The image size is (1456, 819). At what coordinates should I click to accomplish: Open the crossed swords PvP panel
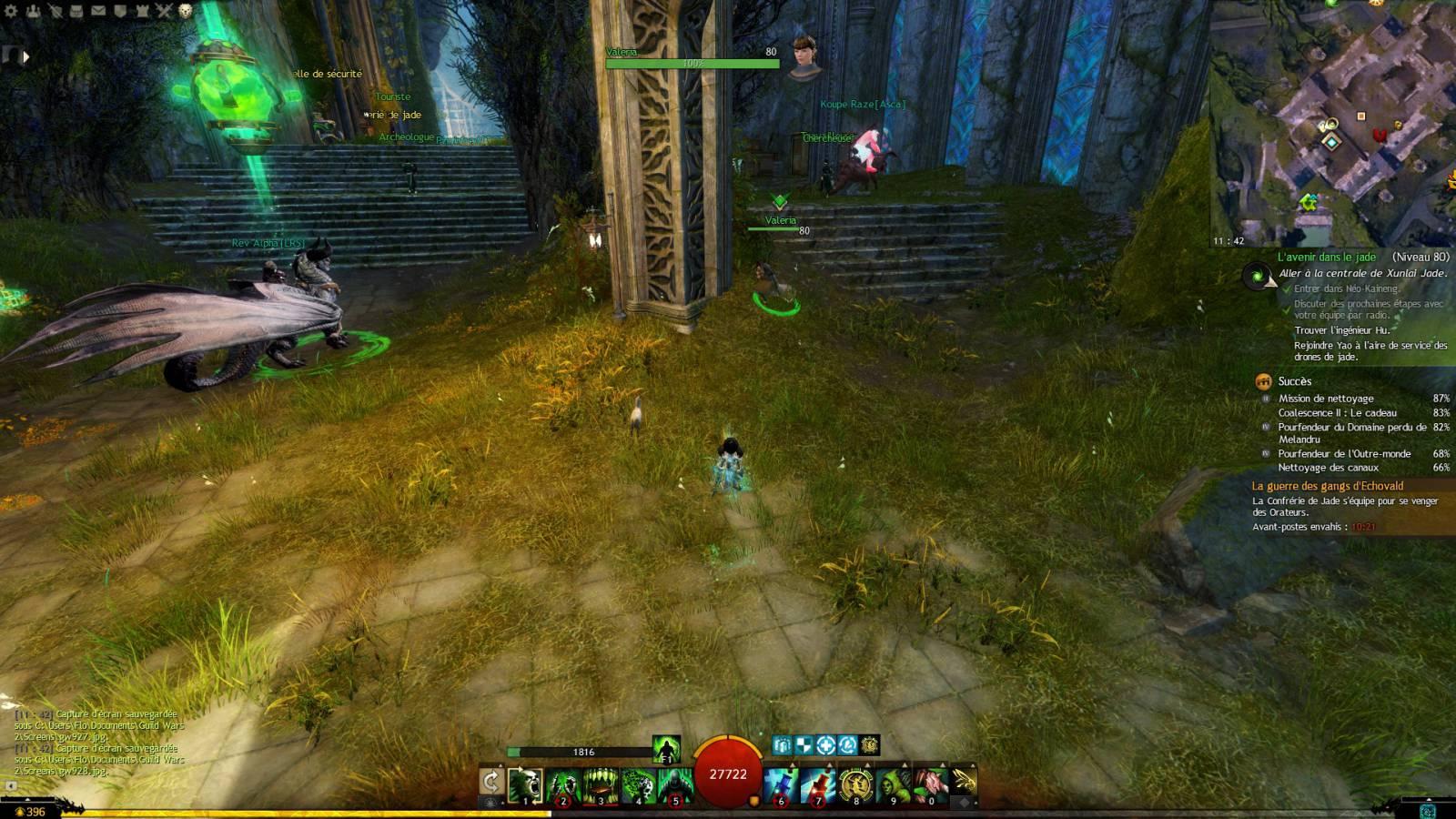[x=163, y=12]
